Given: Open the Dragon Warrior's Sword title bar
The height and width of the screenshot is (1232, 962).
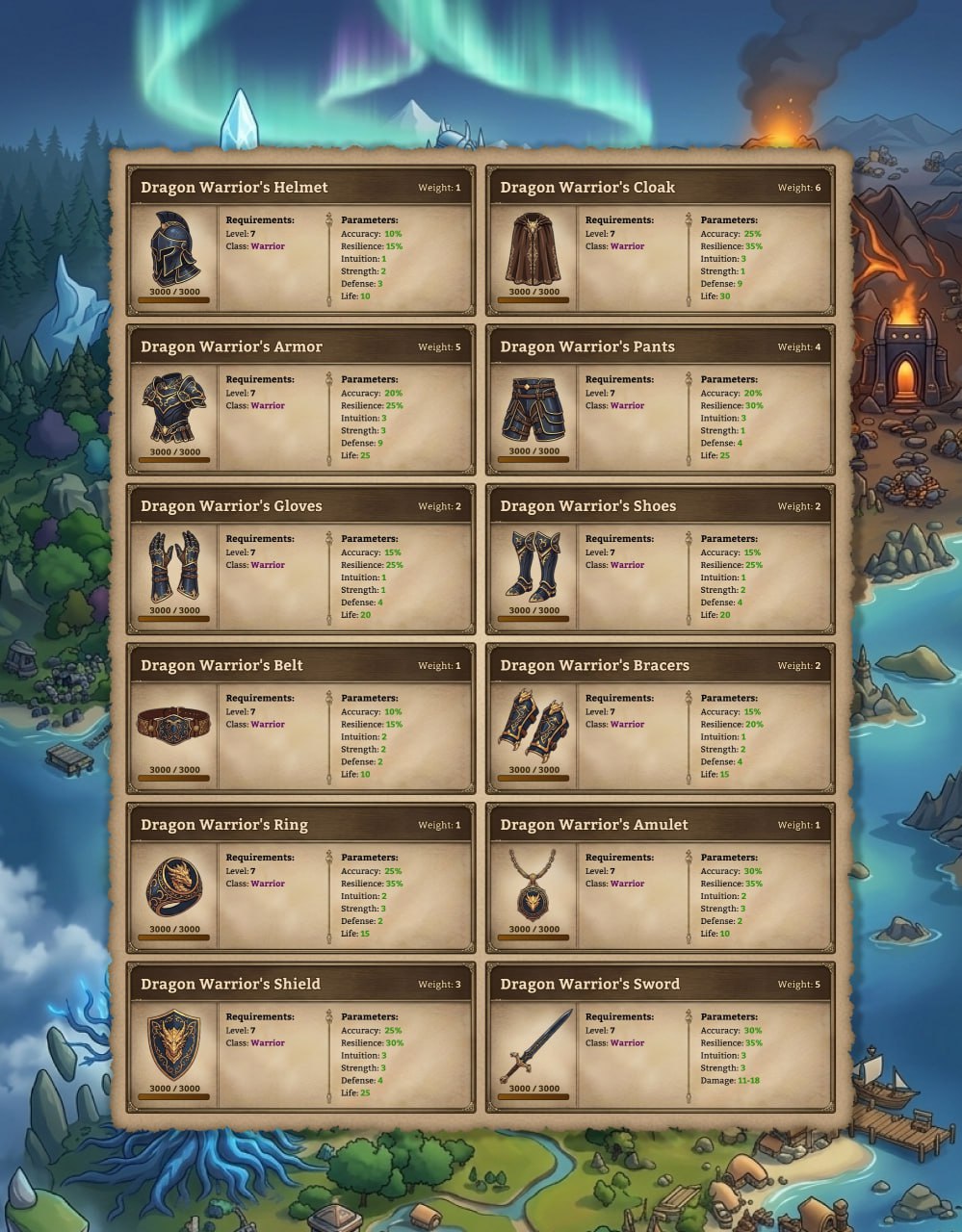Looking at the screenshot, I should point(660,984).
